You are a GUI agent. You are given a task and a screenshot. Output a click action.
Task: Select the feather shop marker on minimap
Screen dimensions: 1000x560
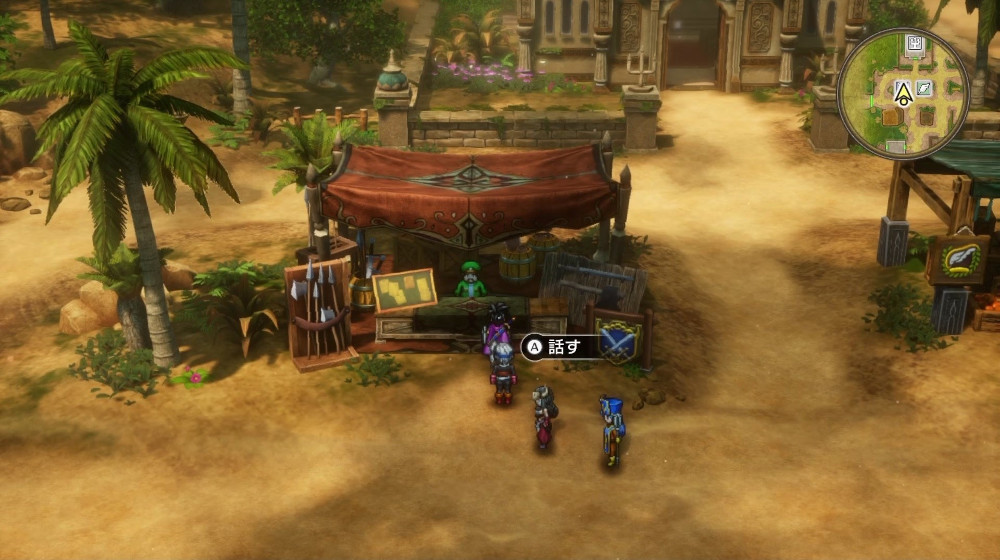pyautogui.click(x=924, y=88)
